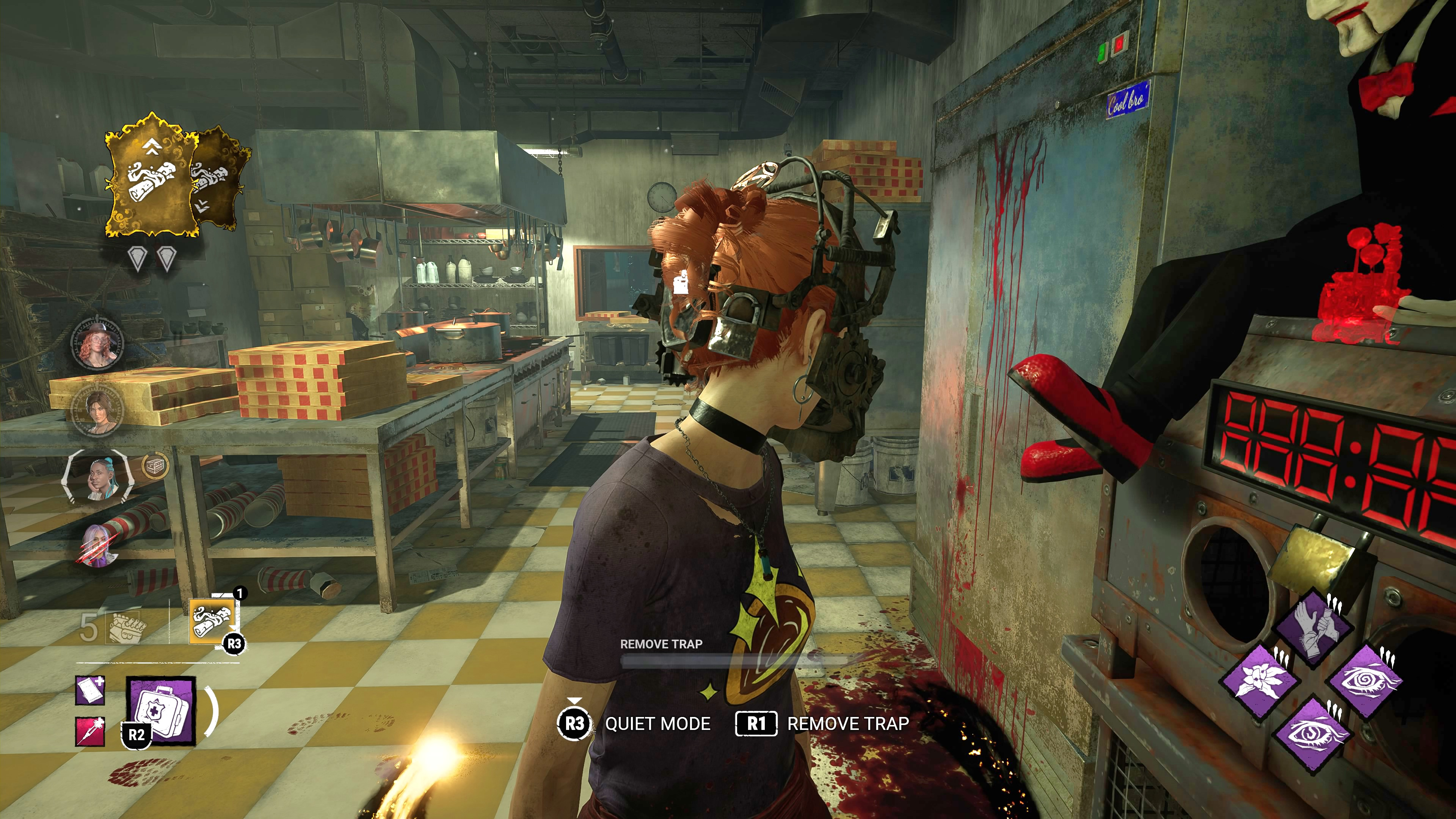Click the hand-wrapping-wrist perk icon
Screen dimensions: 1456x819
1313,628
